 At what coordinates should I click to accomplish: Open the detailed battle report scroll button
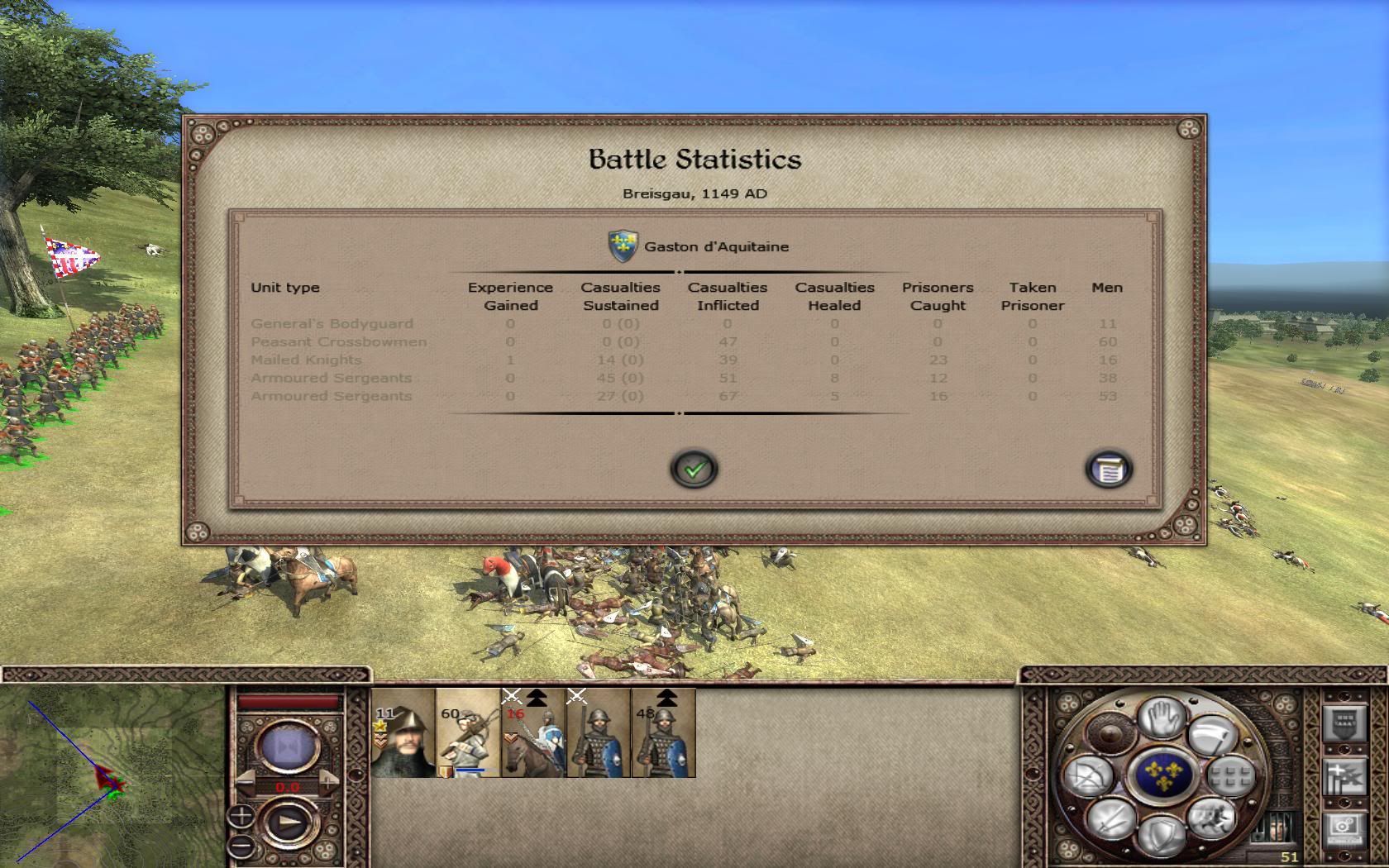coord(1108,470)
